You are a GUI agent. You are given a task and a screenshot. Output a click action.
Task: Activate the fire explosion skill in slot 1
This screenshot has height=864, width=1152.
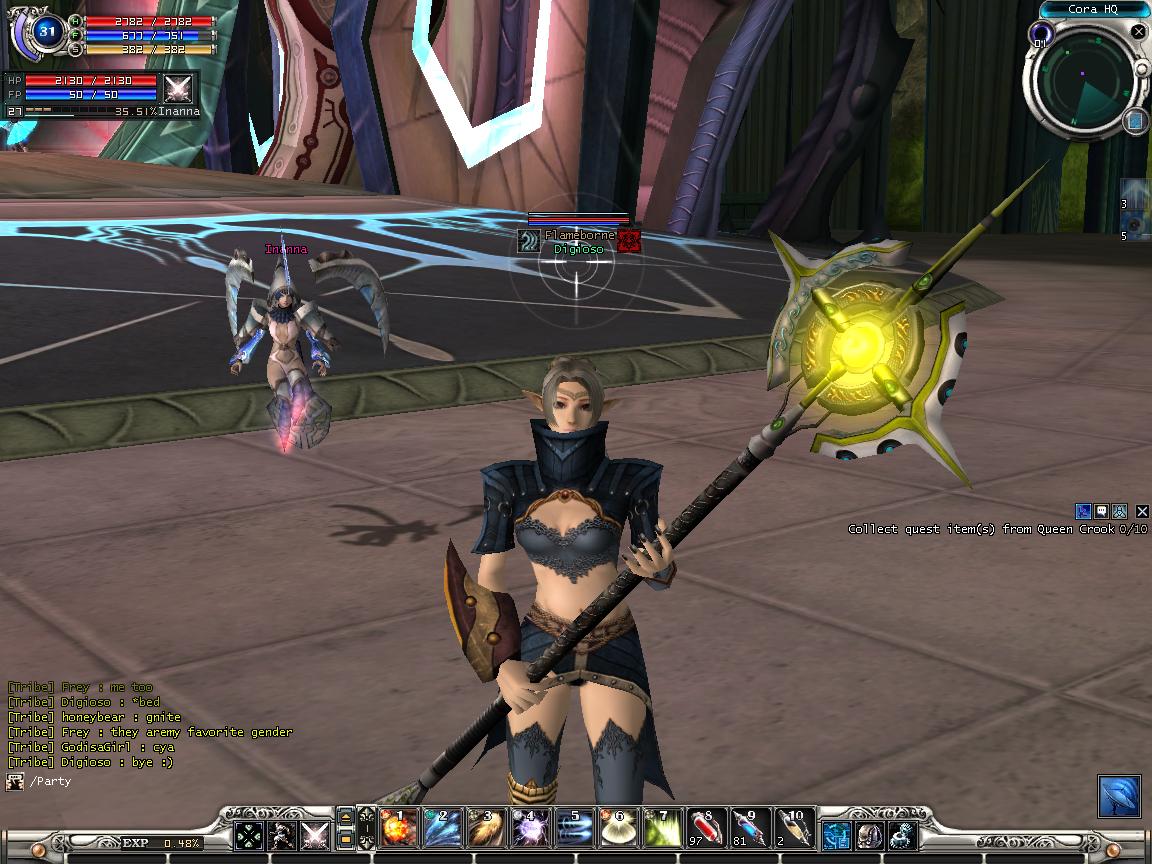point(399,830)
